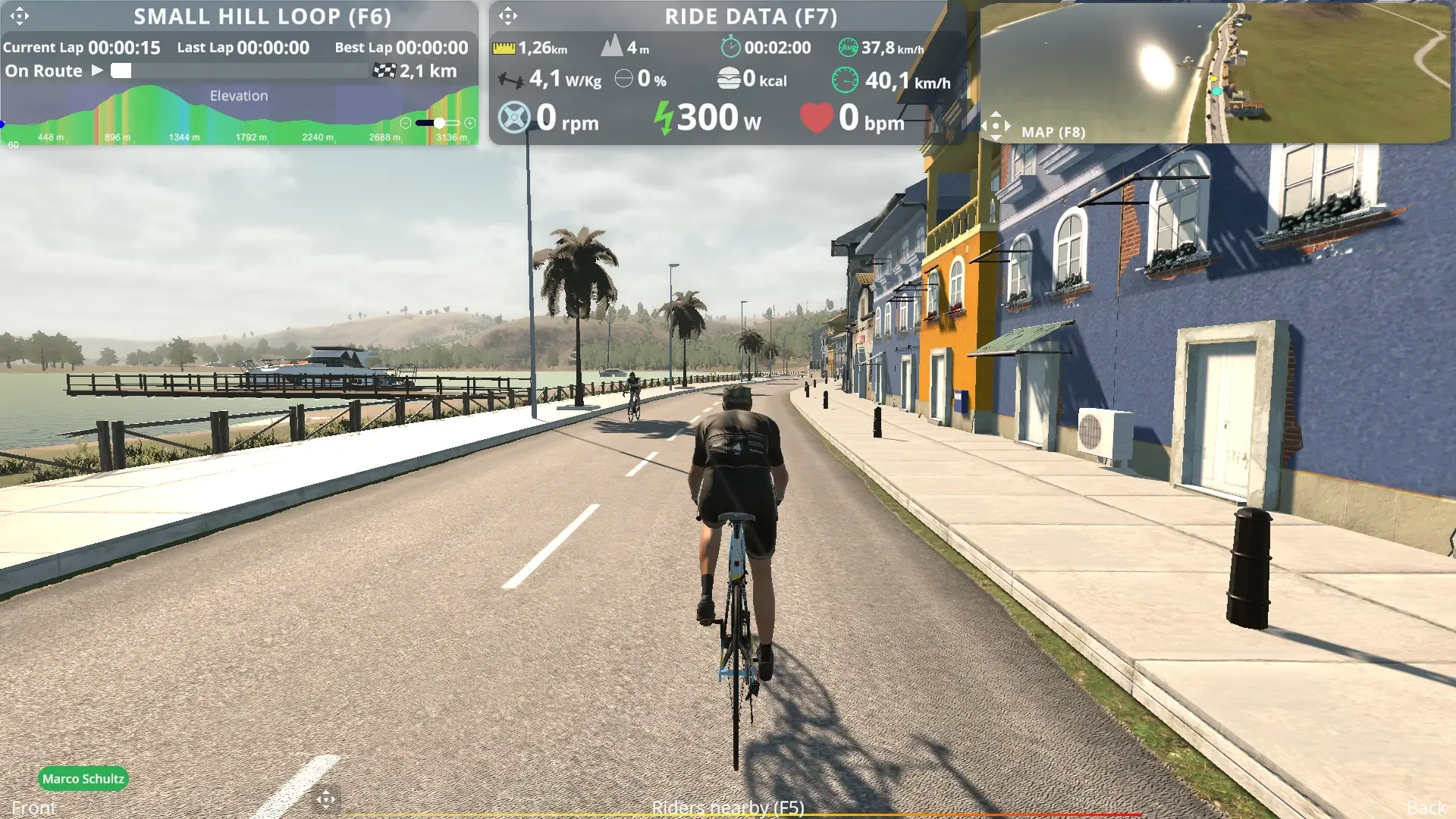Click the On Route play arrow

coord(97,71)
